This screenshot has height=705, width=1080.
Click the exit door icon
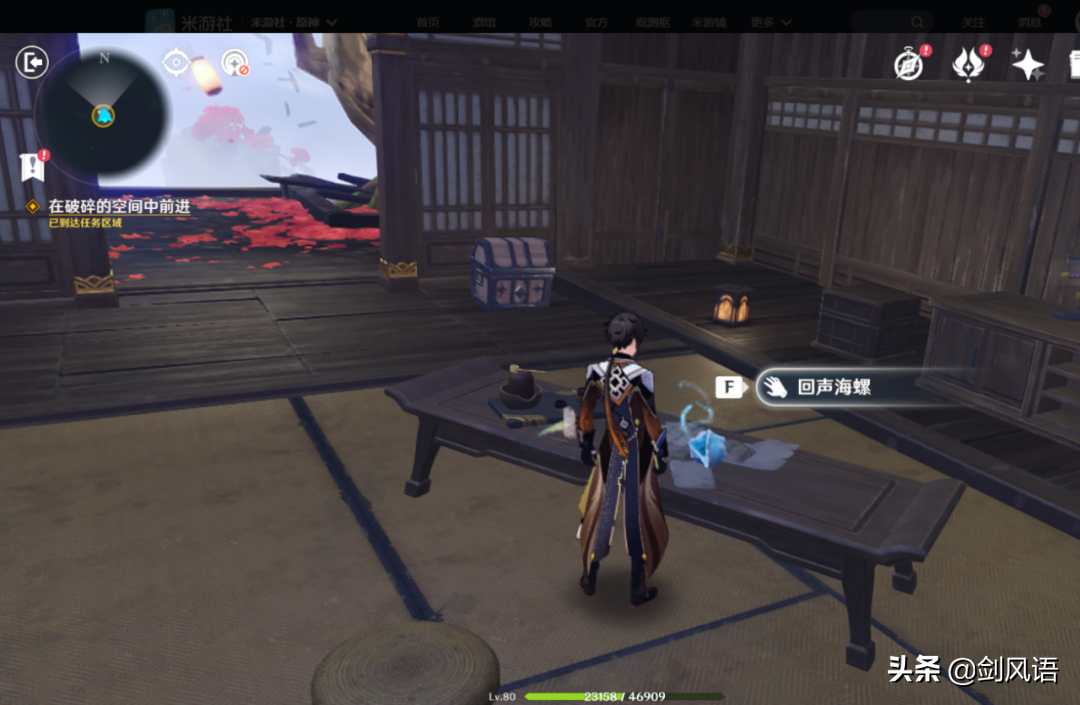(32, 63)
